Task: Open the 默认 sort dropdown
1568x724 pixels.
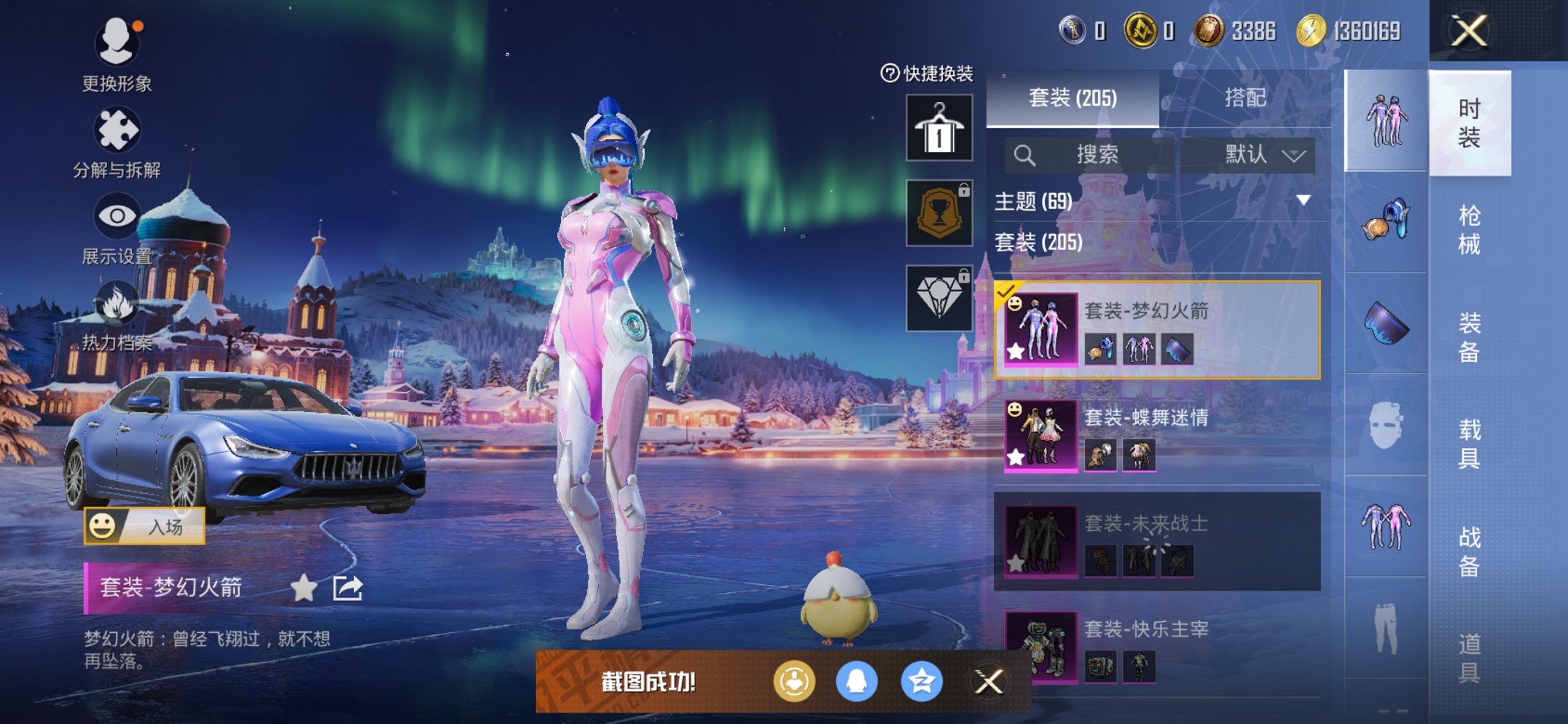Action: tap(1264, 154)
